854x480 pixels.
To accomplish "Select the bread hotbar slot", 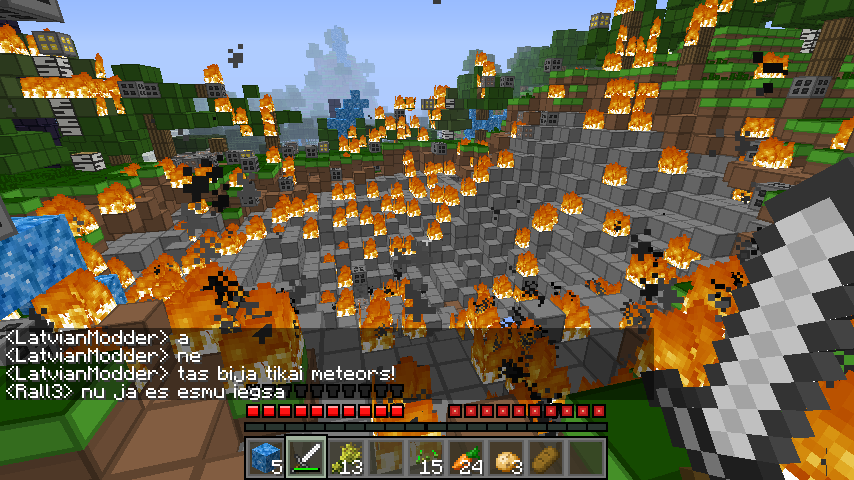I will tap(546, 457).
